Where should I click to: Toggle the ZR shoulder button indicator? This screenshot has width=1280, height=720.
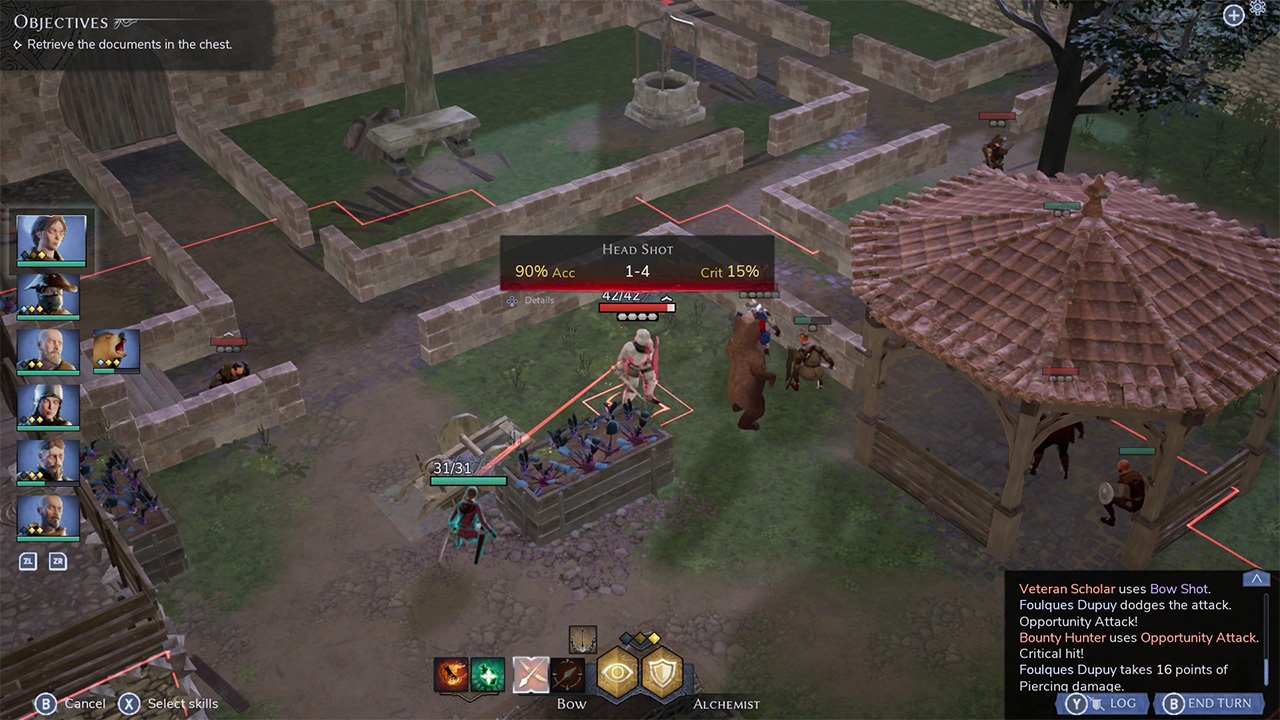57,561
